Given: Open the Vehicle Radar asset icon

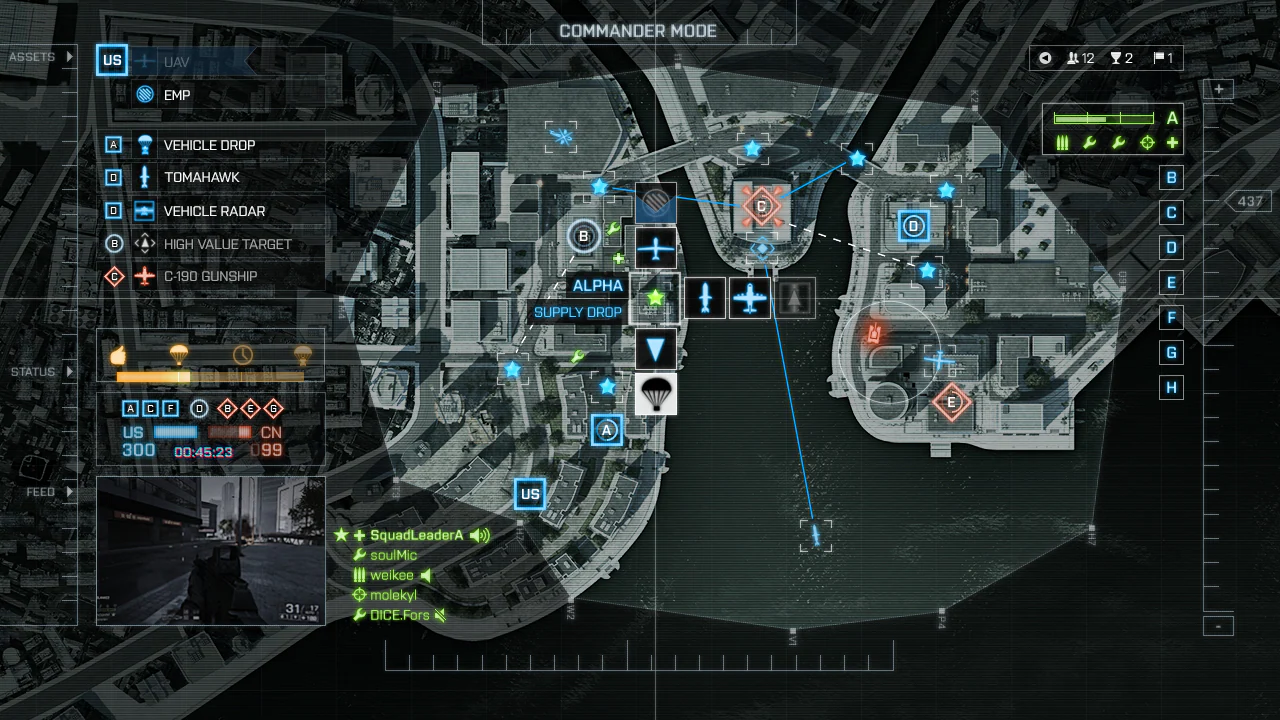Looking at the screenshot, I should 143,211.
